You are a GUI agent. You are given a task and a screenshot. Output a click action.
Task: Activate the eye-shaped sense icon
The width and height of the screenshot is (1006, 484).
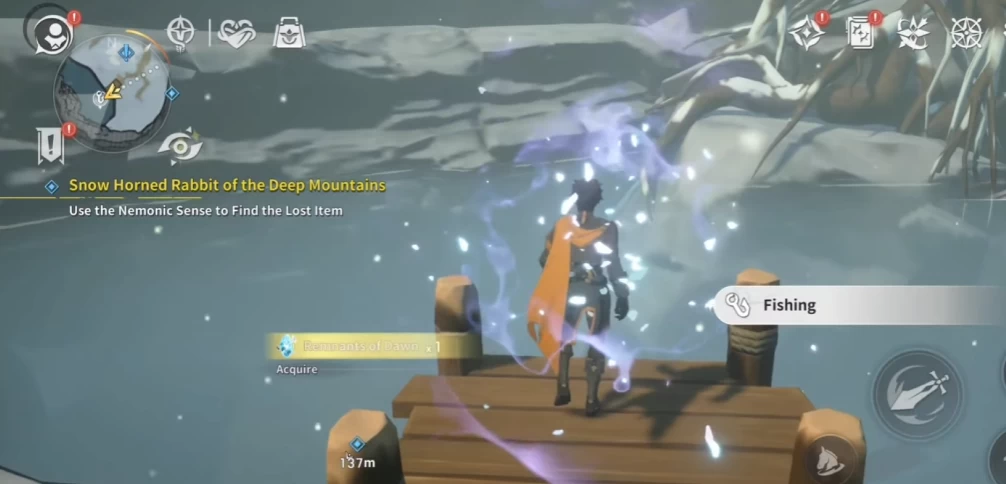(181, 146)
